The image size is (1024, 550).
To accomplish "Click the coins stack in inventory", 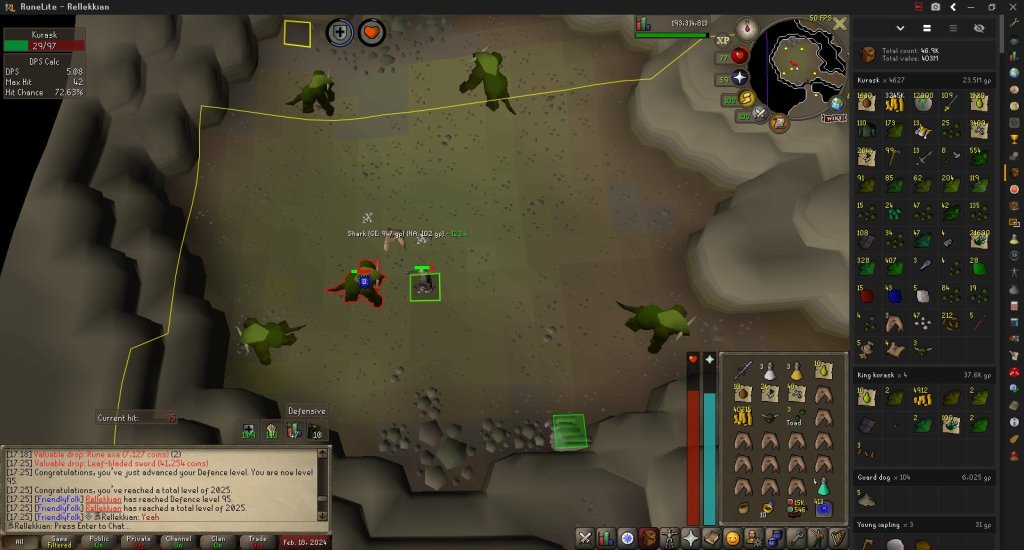I will [742, 416].
